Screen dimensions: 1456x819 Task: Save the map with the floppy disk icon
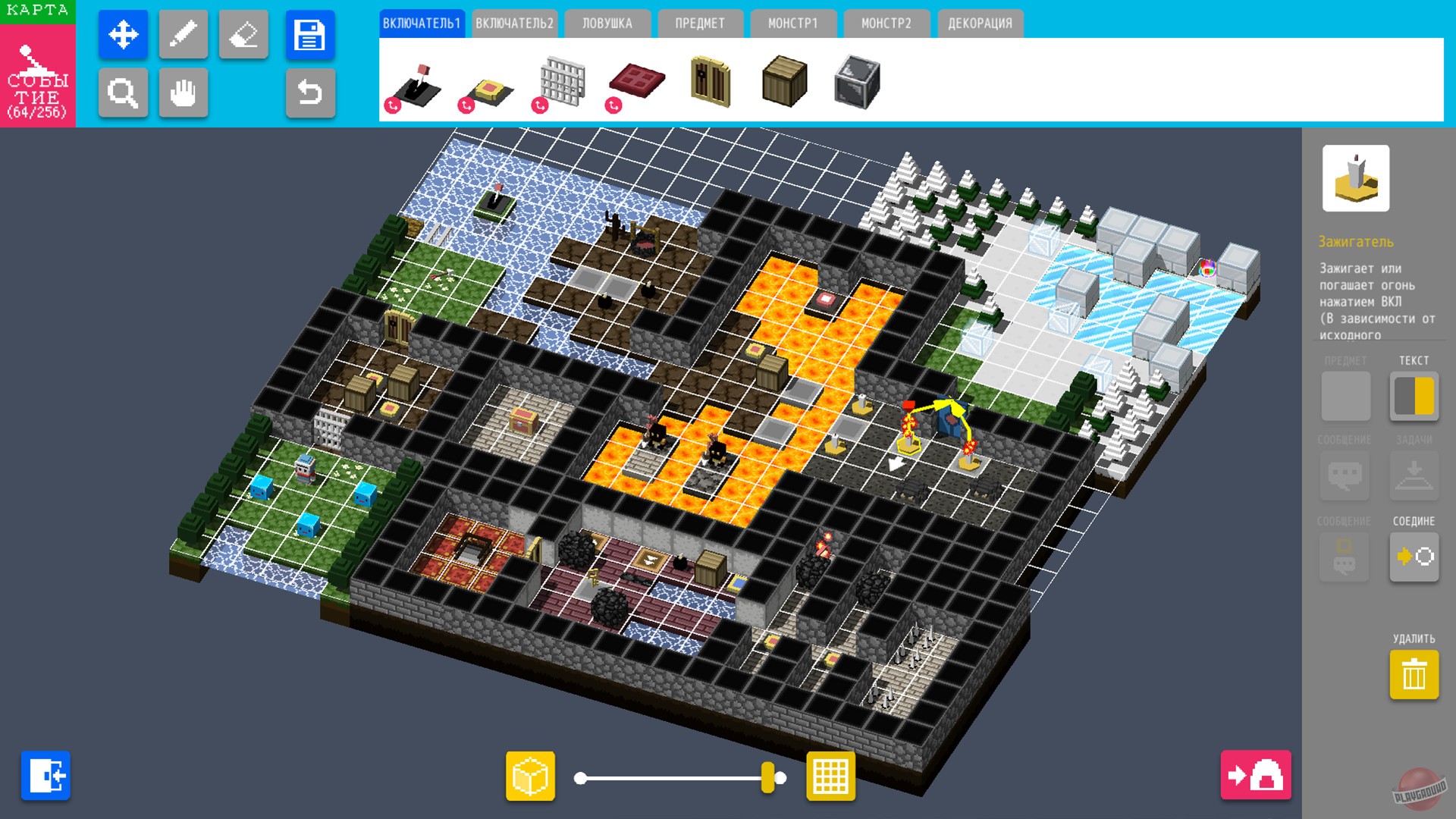310,35
